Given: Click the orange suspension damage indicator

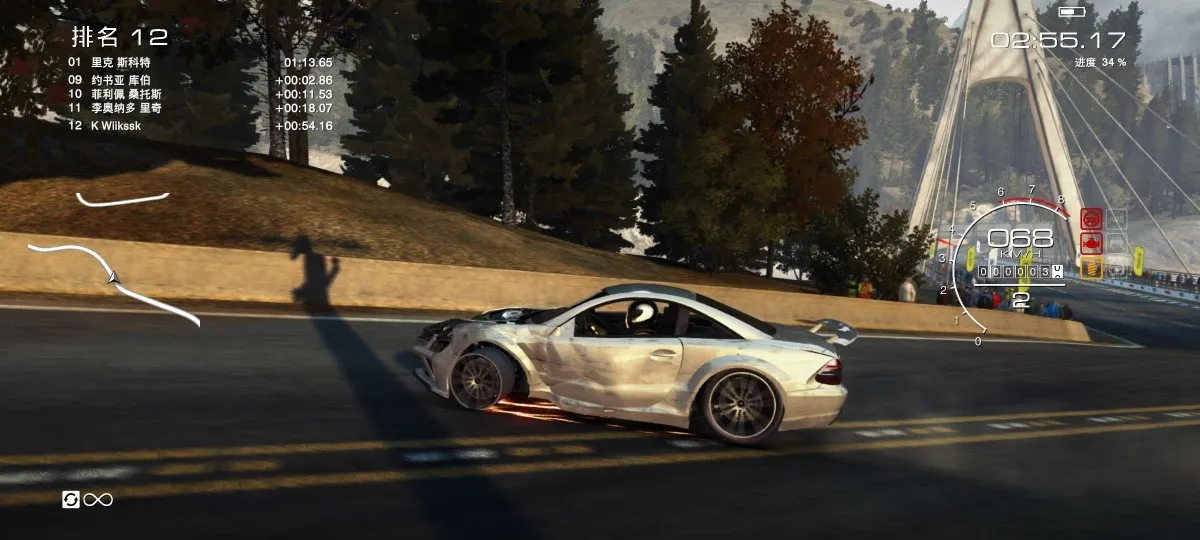Looking at the screenshot, I should [x=1091, y=267].
